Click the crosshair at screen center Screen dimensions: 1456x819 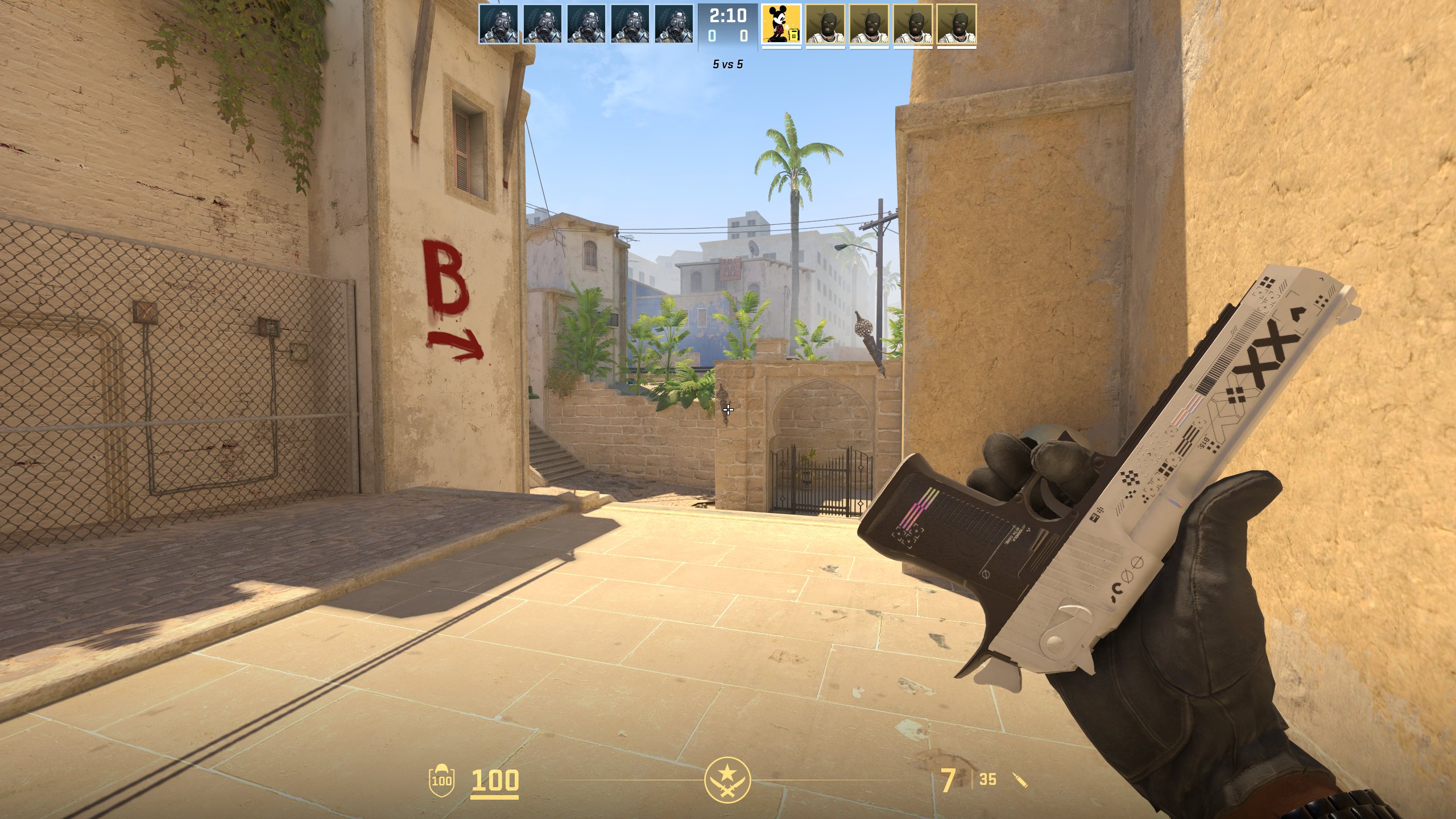(728, 409)
